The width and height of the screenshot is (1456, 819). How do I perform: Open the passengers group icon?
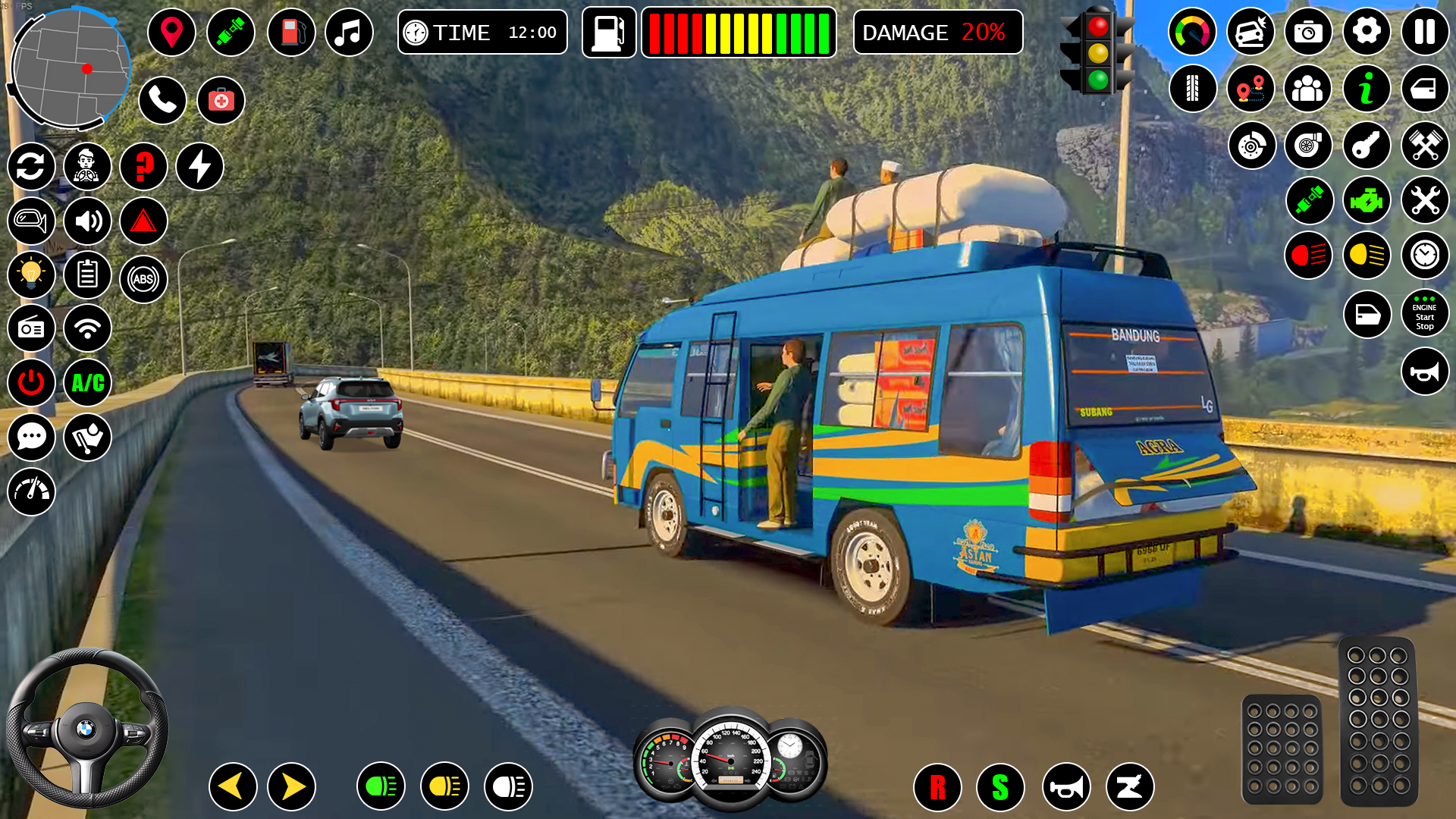pos(1308,89)
